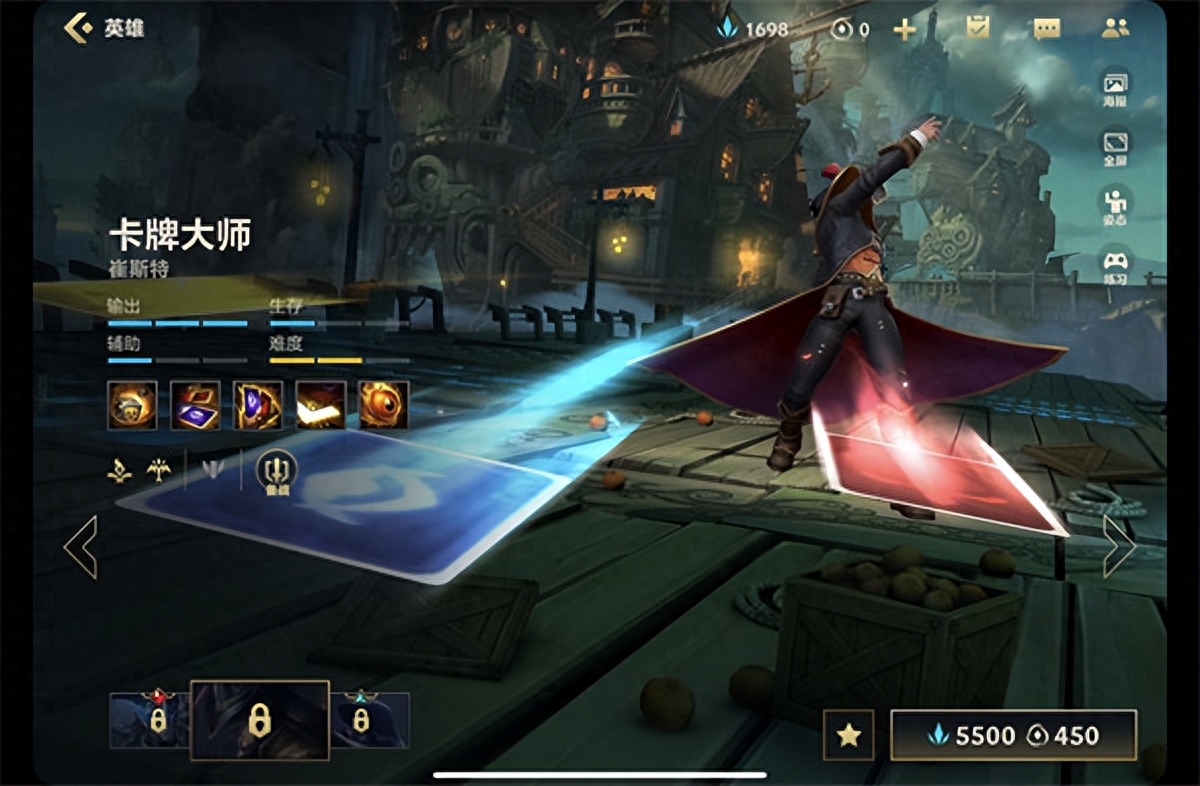Select the passive skill icon with dice
Viewport: 1200px width, 786px height.
pos(132,405)
